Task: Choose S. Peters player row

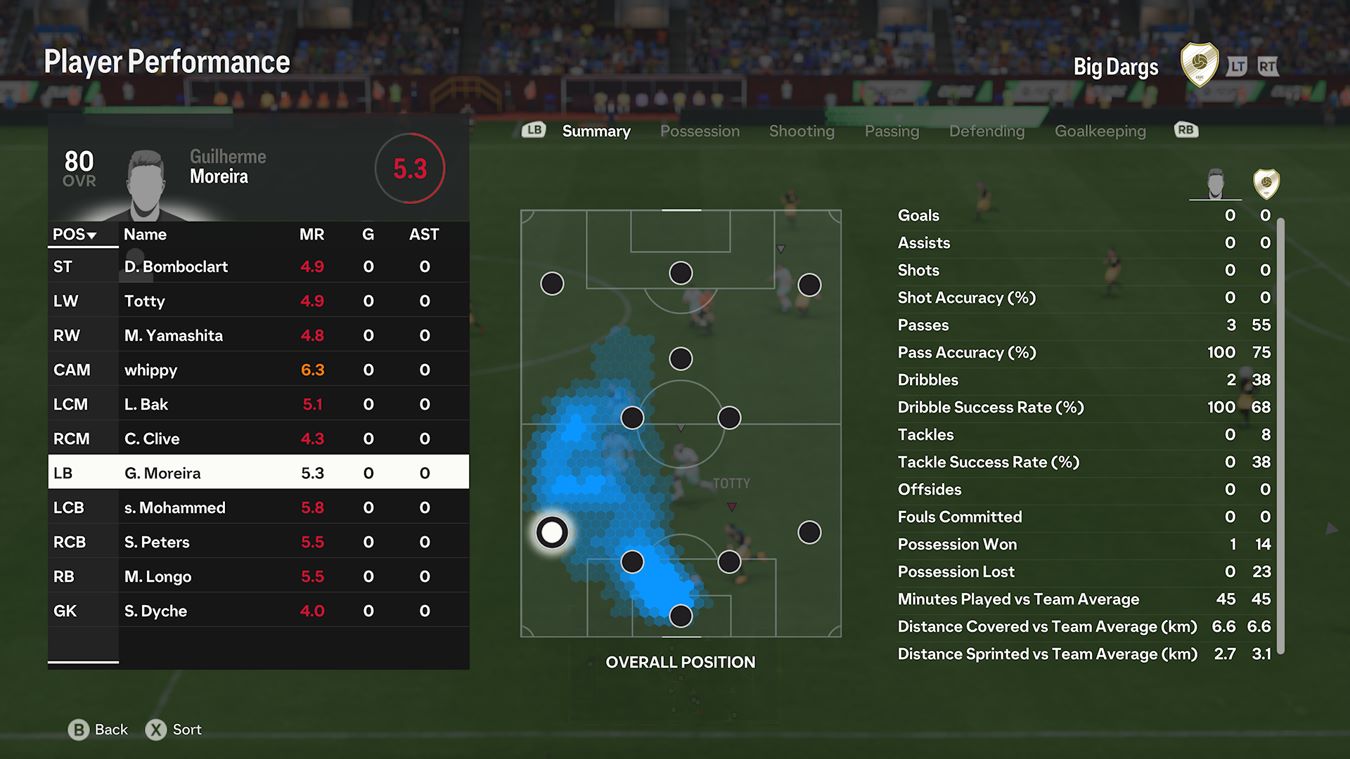Action: click(258, 542)
